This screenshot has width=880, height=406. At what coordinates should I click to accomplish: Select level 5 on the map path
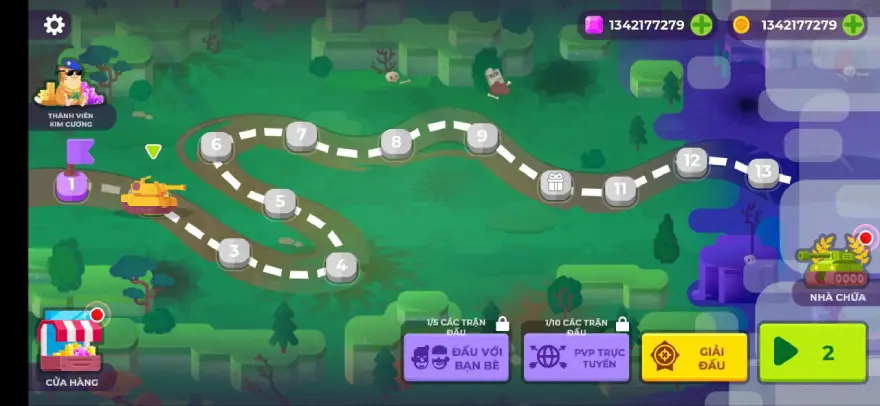280,202
